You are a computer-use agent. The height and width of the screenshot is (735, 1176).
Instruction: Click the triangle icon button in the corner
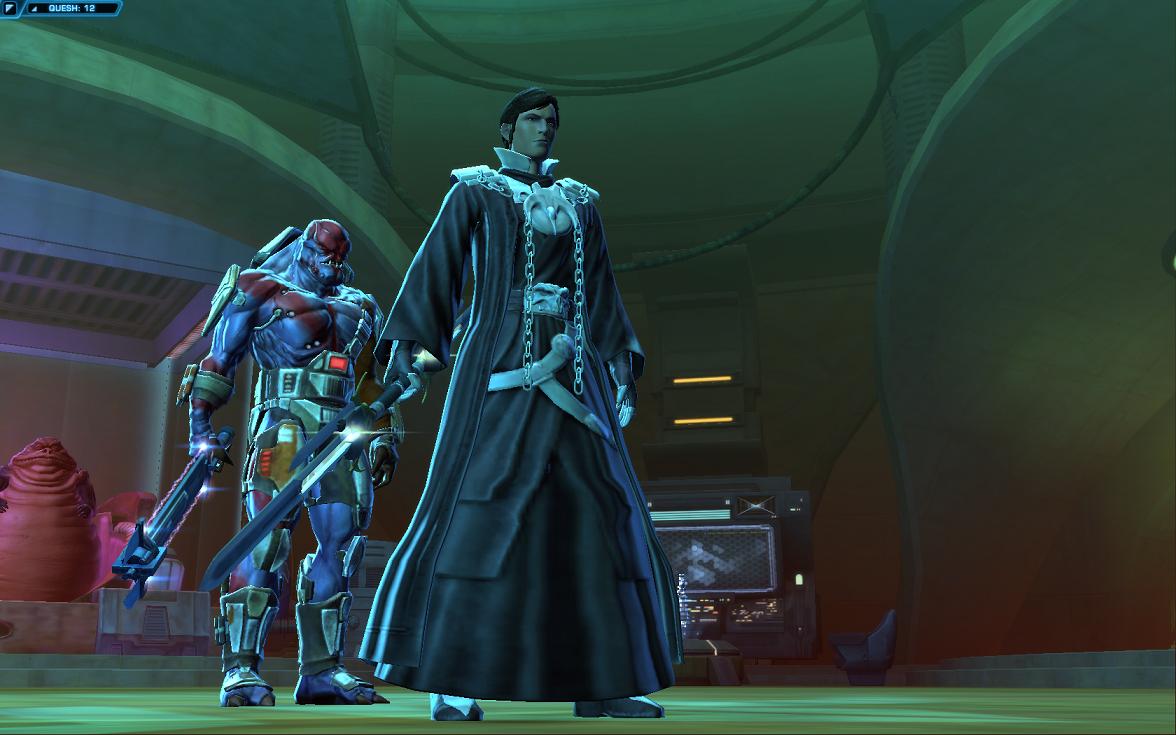coord(9,8)
